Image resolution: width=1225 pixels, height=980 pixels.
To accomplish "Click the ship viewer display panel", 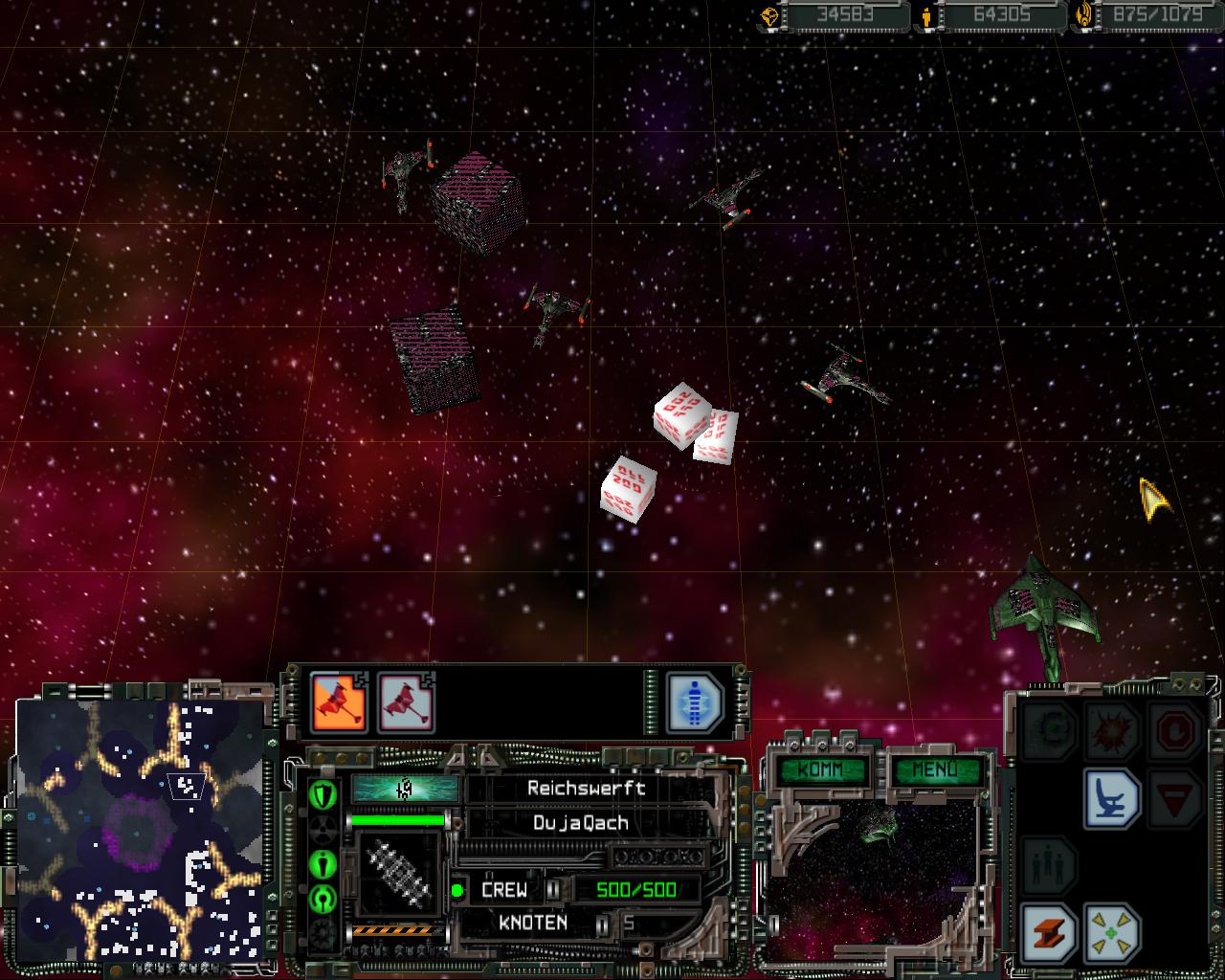I will [871, 876].
